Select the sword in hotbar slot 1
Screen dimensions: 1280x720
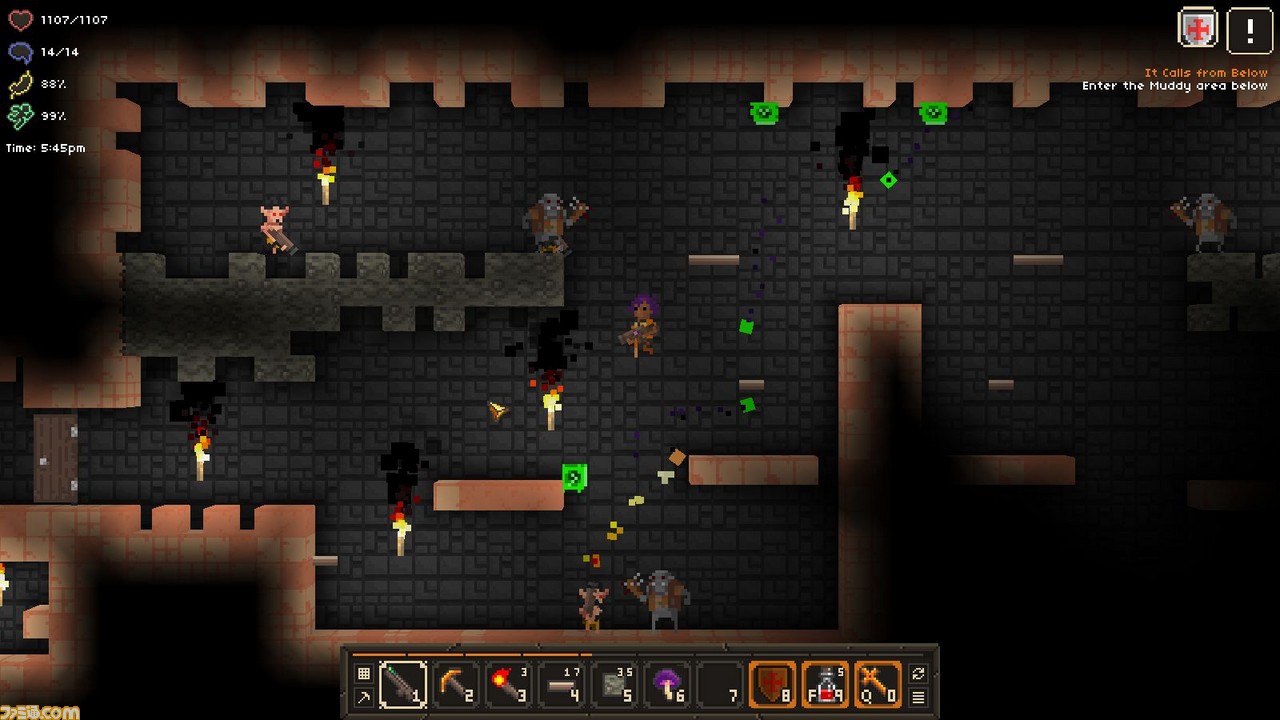(403, 684)
